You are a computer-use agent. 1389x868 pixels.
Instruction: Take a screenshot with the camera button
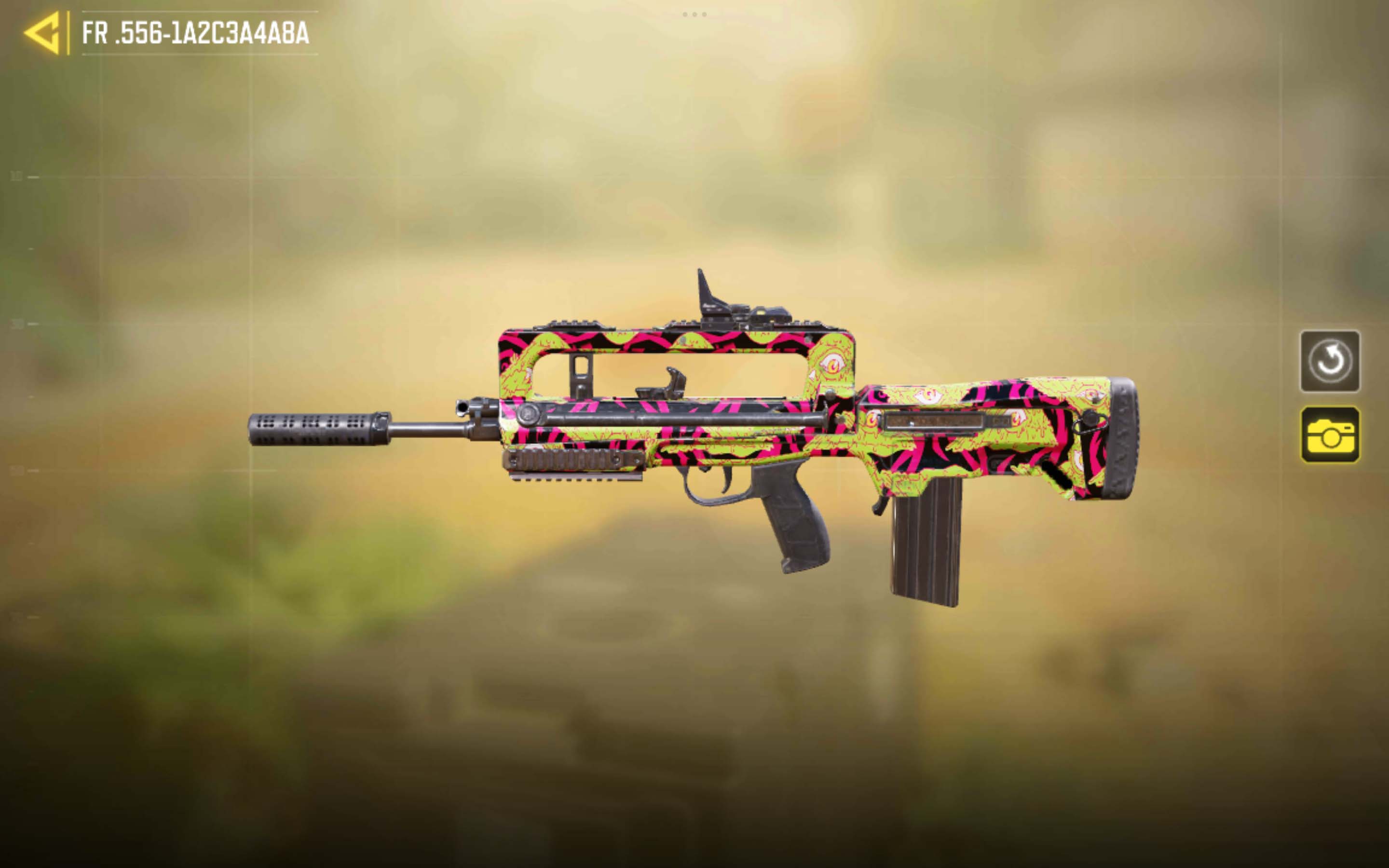coord(1329,434)
